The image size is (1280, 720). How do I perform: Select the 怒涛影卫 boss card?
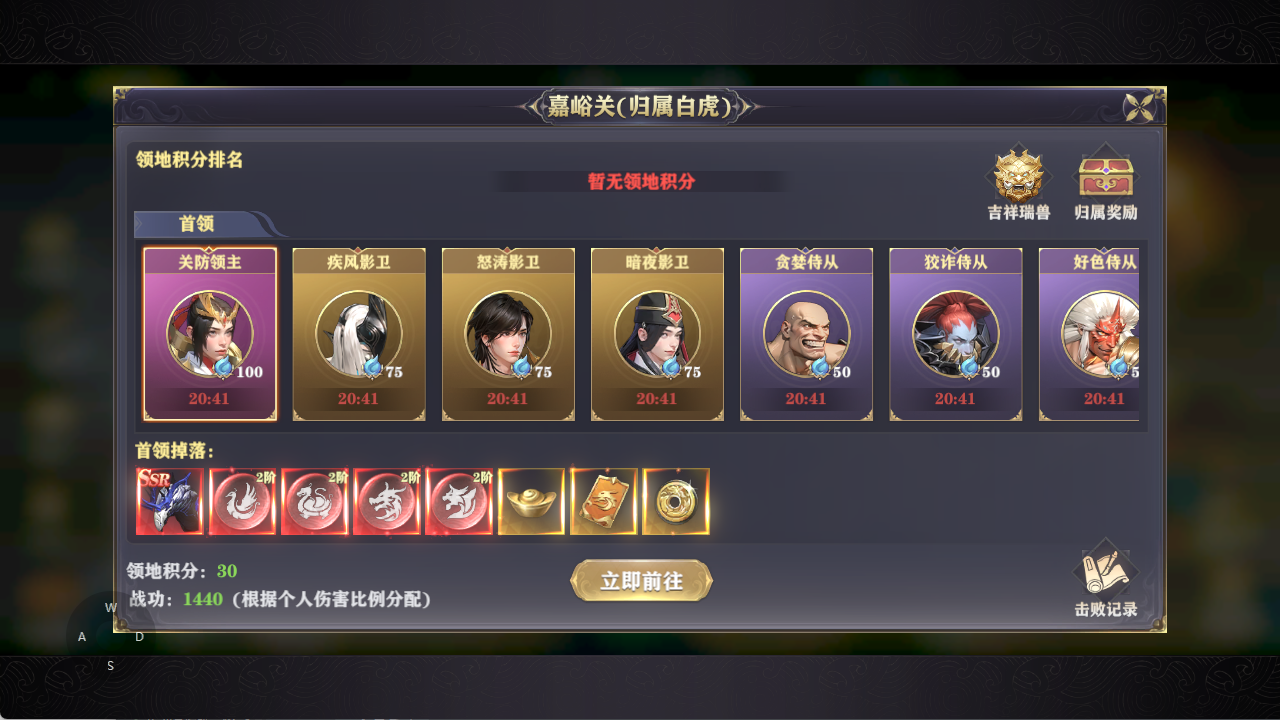508,333
